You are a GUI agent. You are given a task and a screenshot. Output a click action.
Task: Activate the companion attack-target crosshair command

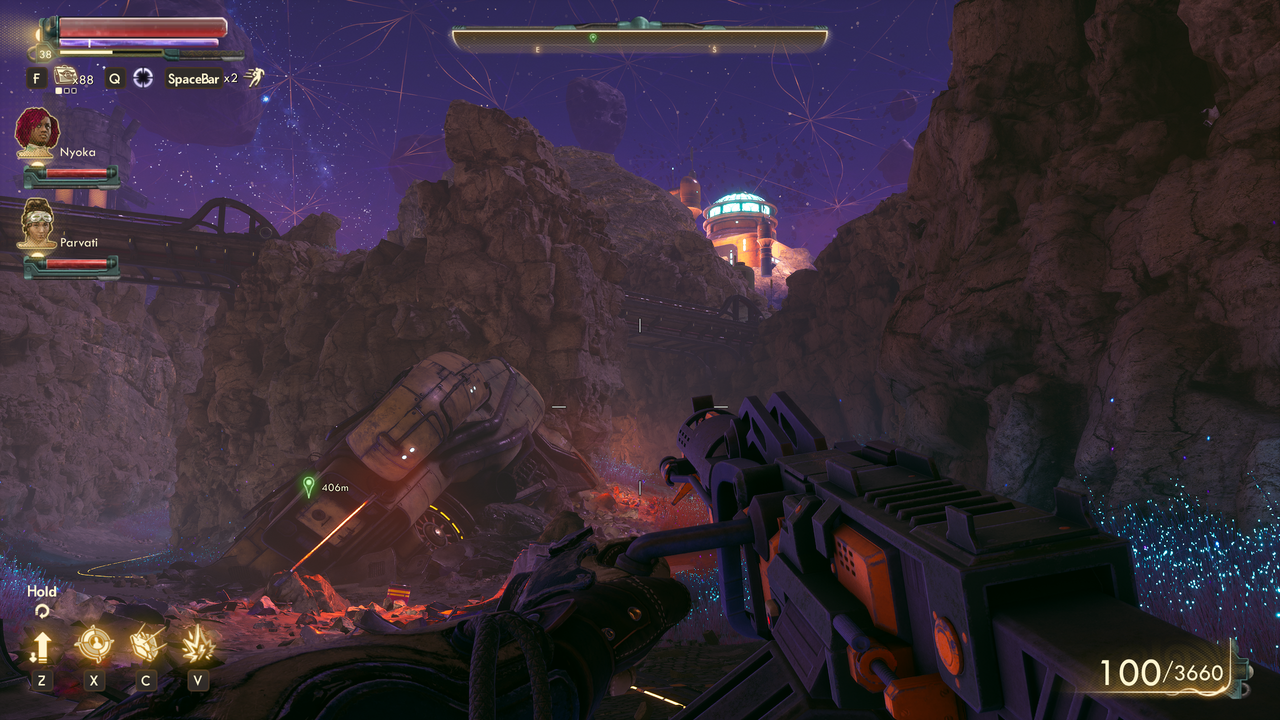point(94,644)
